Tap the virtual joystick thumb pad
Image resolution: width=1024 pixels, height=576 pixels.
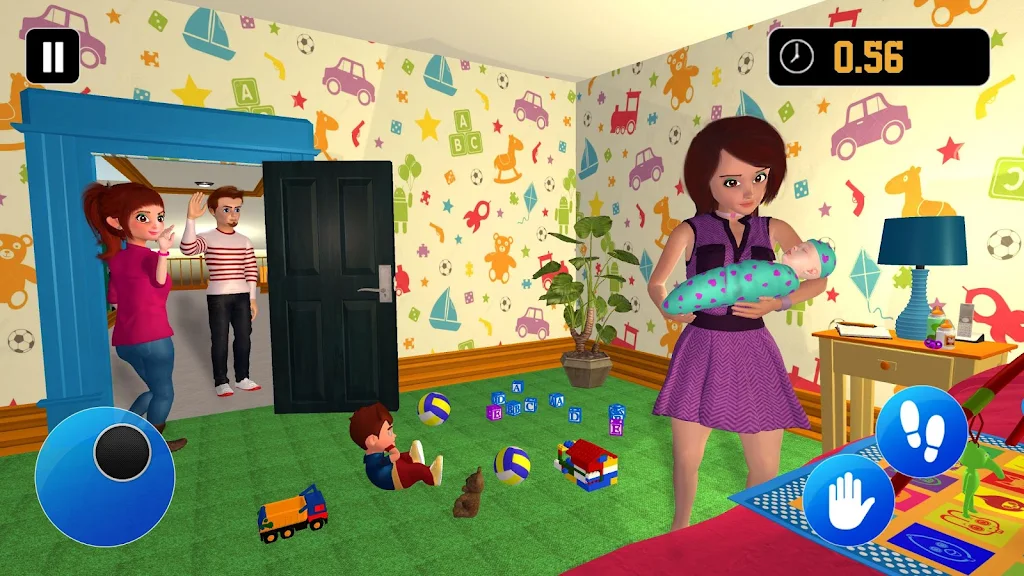122,452
